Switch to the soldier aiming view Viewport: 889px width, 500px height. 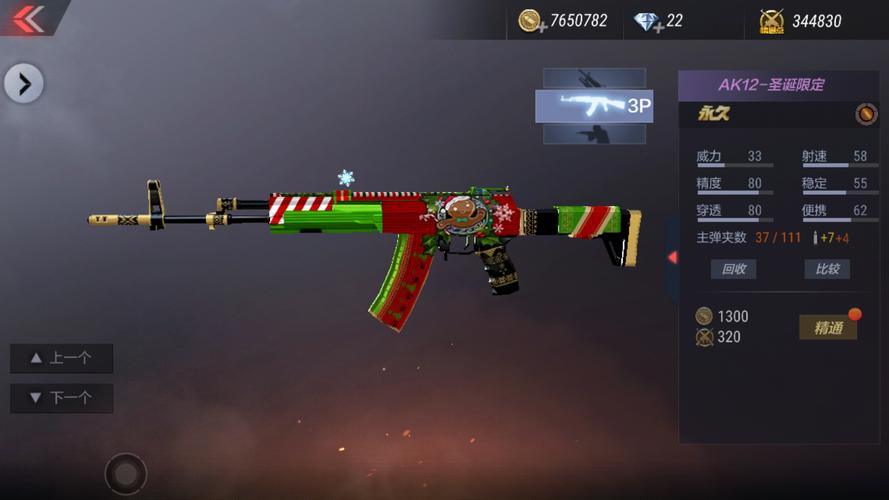[x=594, y=133]
